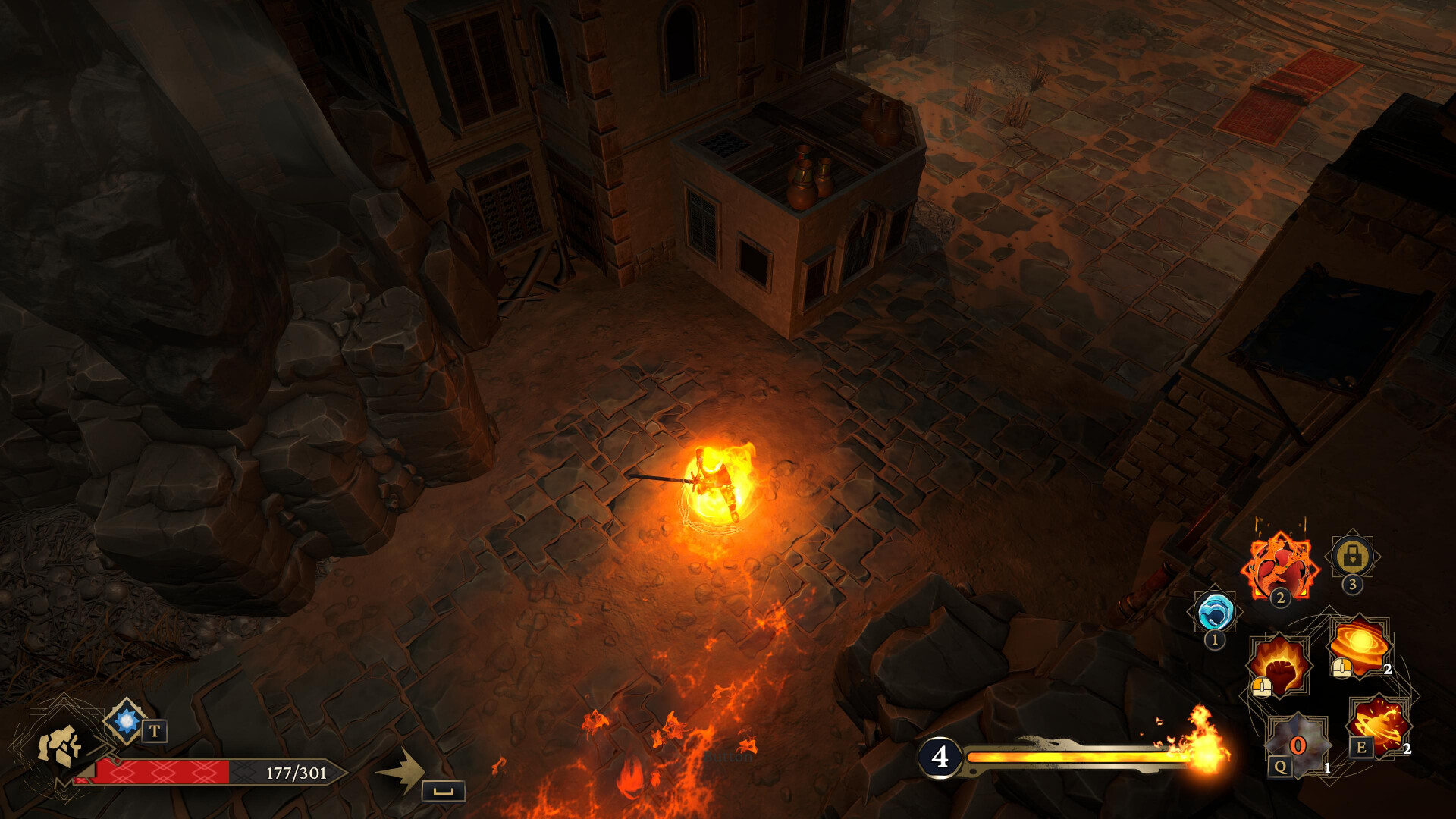
Task: Click the empty Q ability slot
Action: pyautogui.click(x=1297, y=746)
